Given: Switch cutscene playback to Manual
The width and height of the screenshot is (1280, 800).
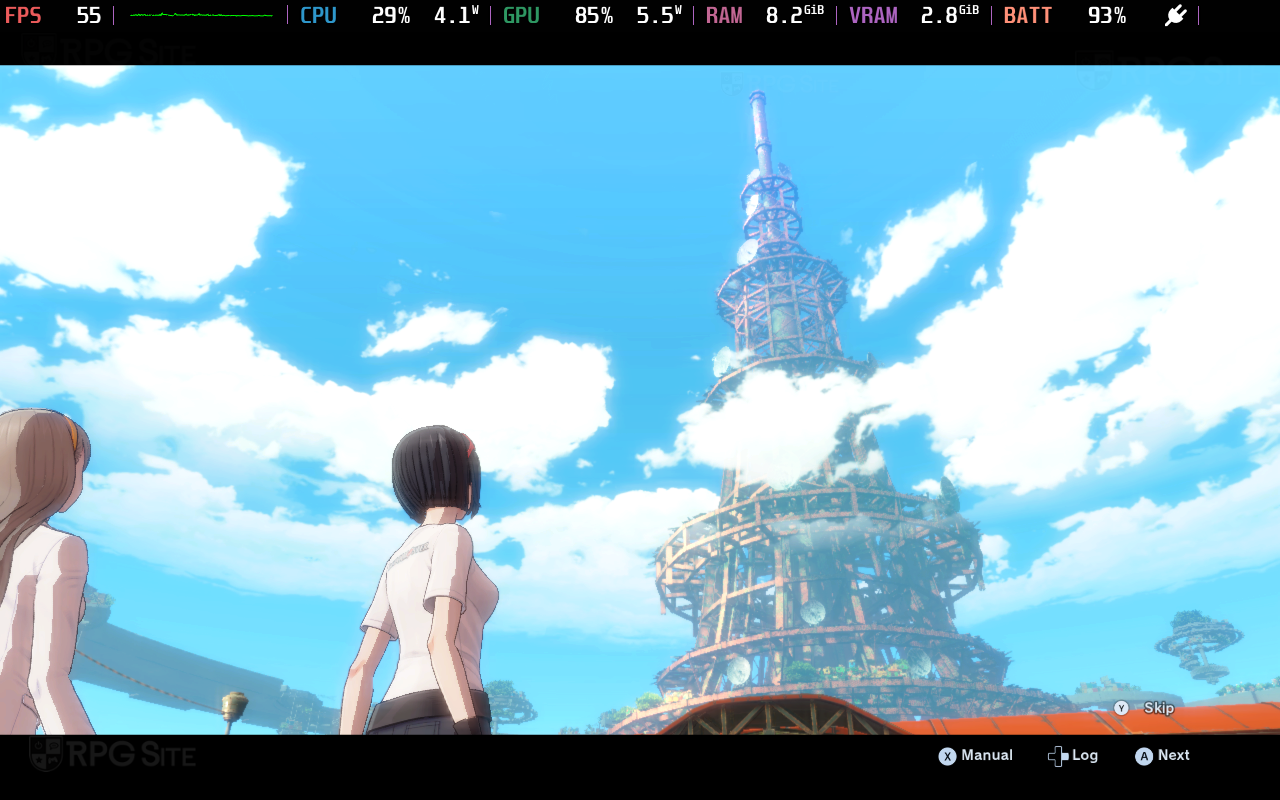Looking at the screenshot, I should point(975,756).
